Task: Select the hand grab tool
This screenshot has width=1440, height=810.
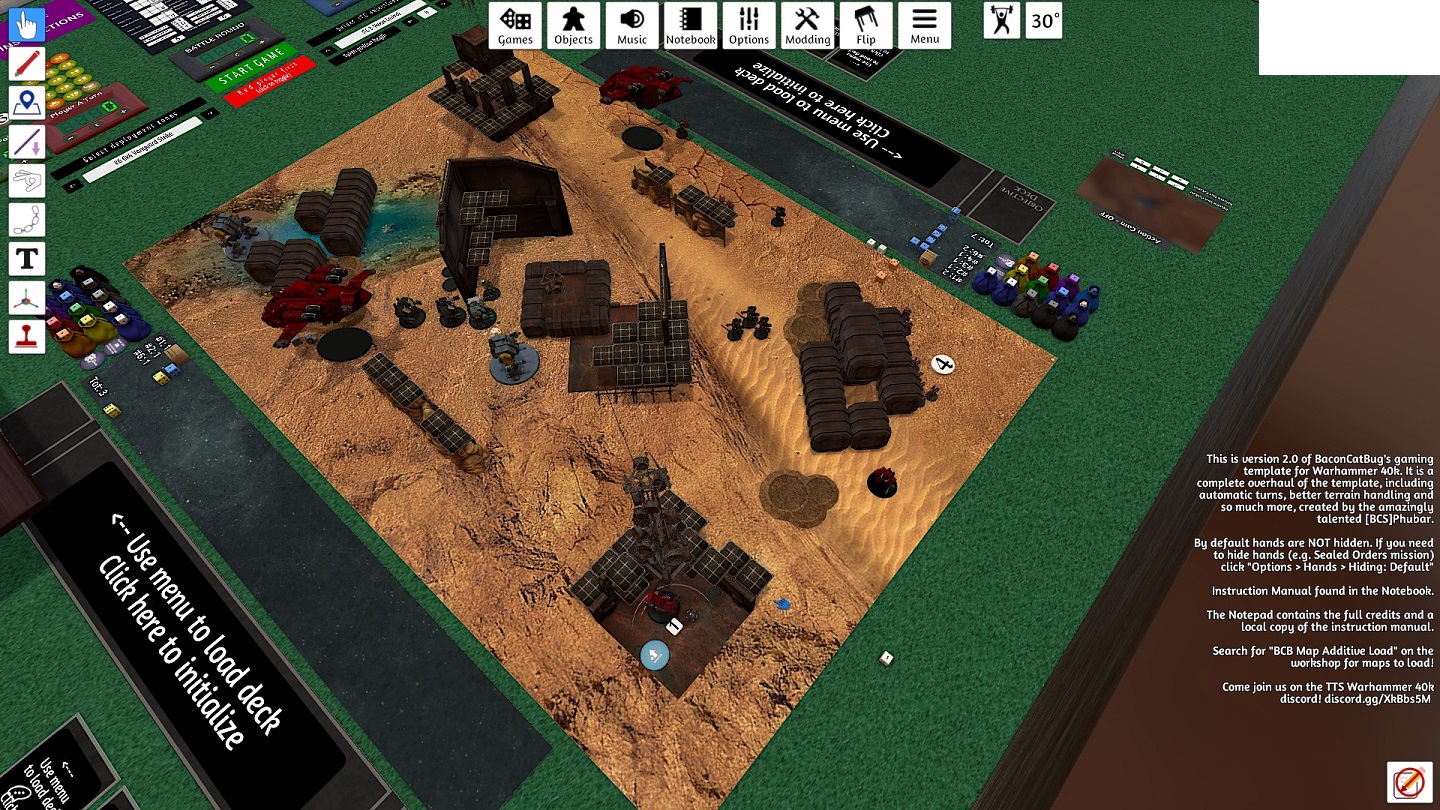Action: click(x=27, y=24)
